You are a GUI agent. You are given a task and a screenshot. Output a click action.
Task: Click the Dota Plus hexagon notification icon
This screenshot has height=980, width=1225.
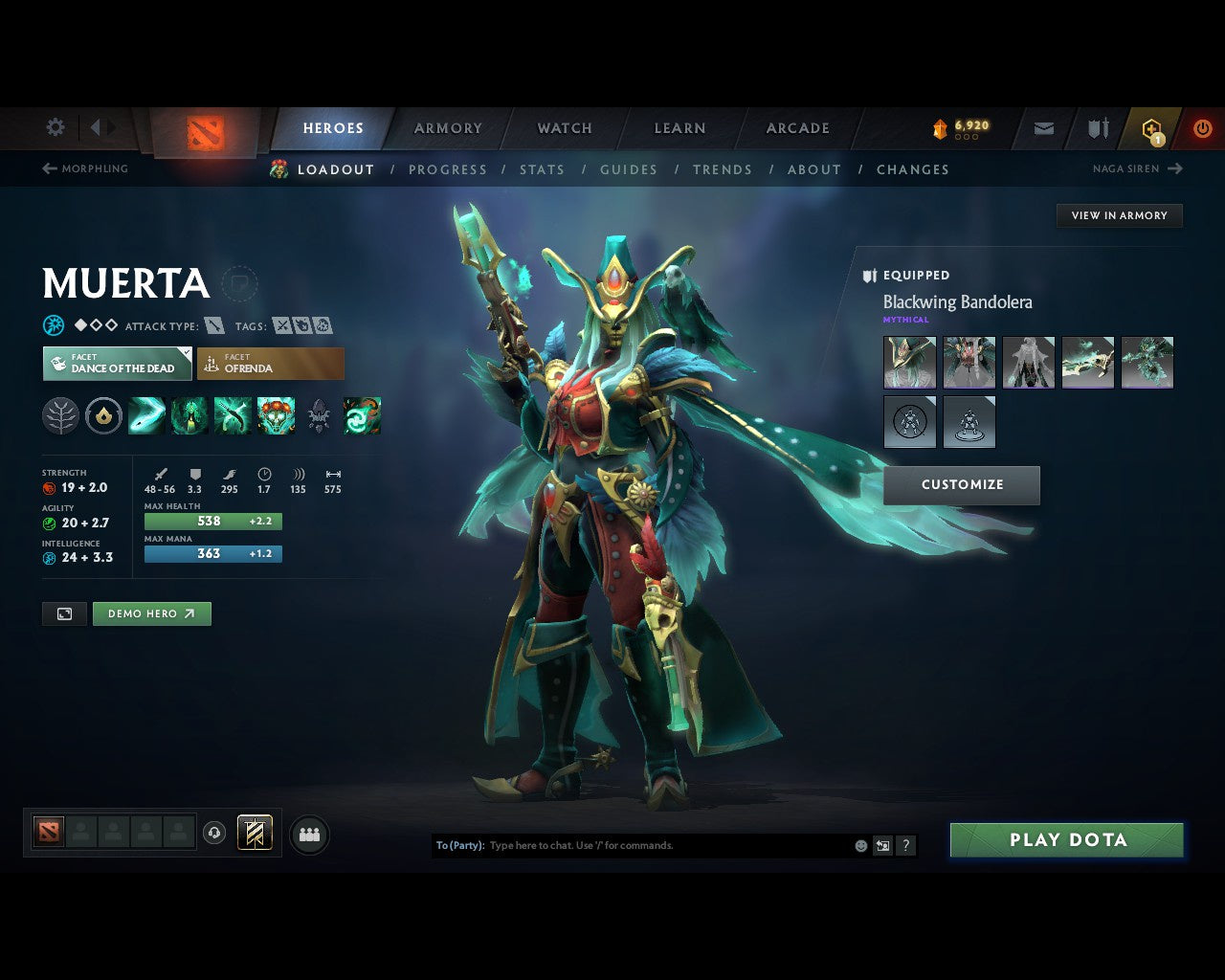pyautogui.click(x=1149, y=127)
